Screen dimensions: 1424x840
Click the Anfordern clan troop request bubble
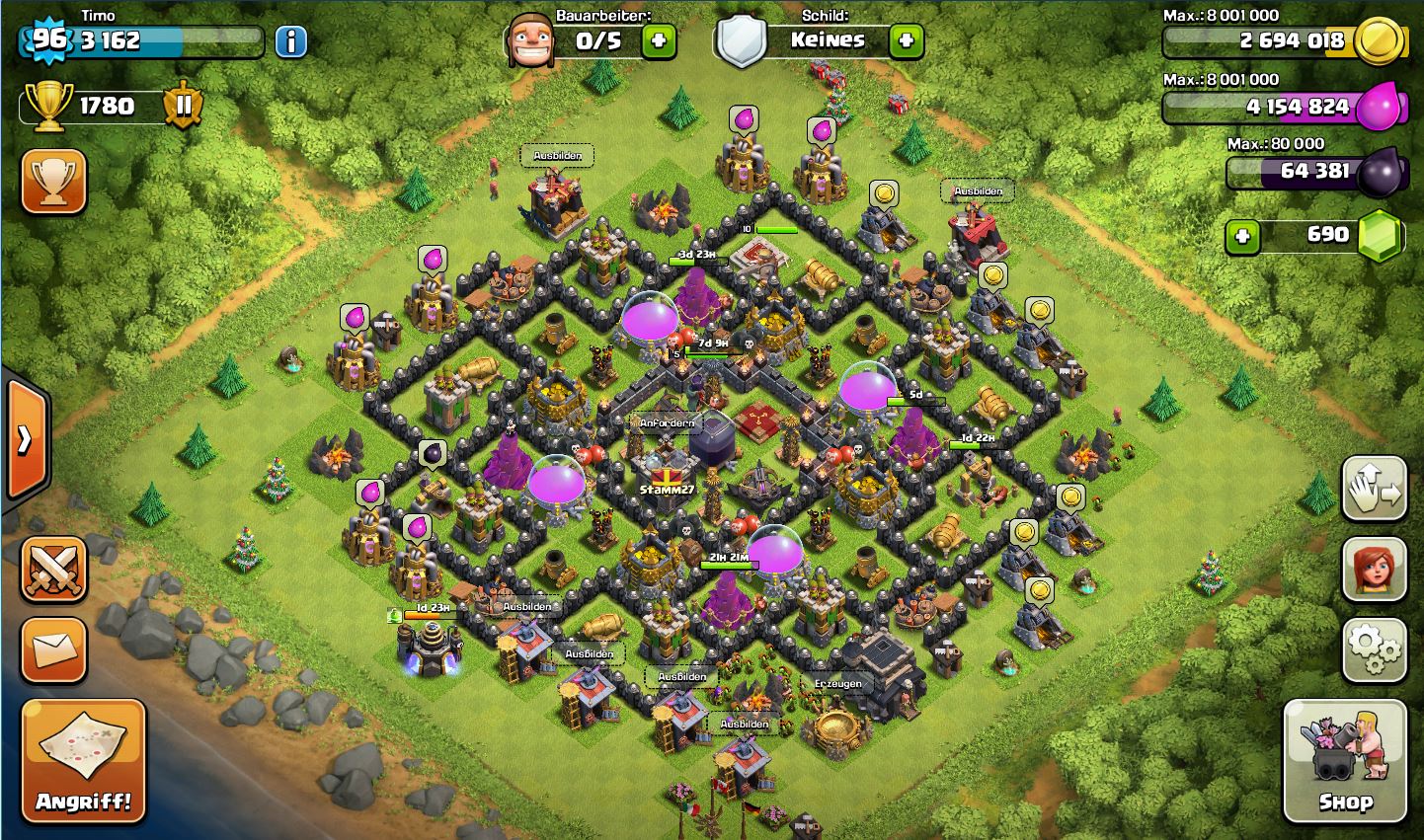(x=668, y=423)
